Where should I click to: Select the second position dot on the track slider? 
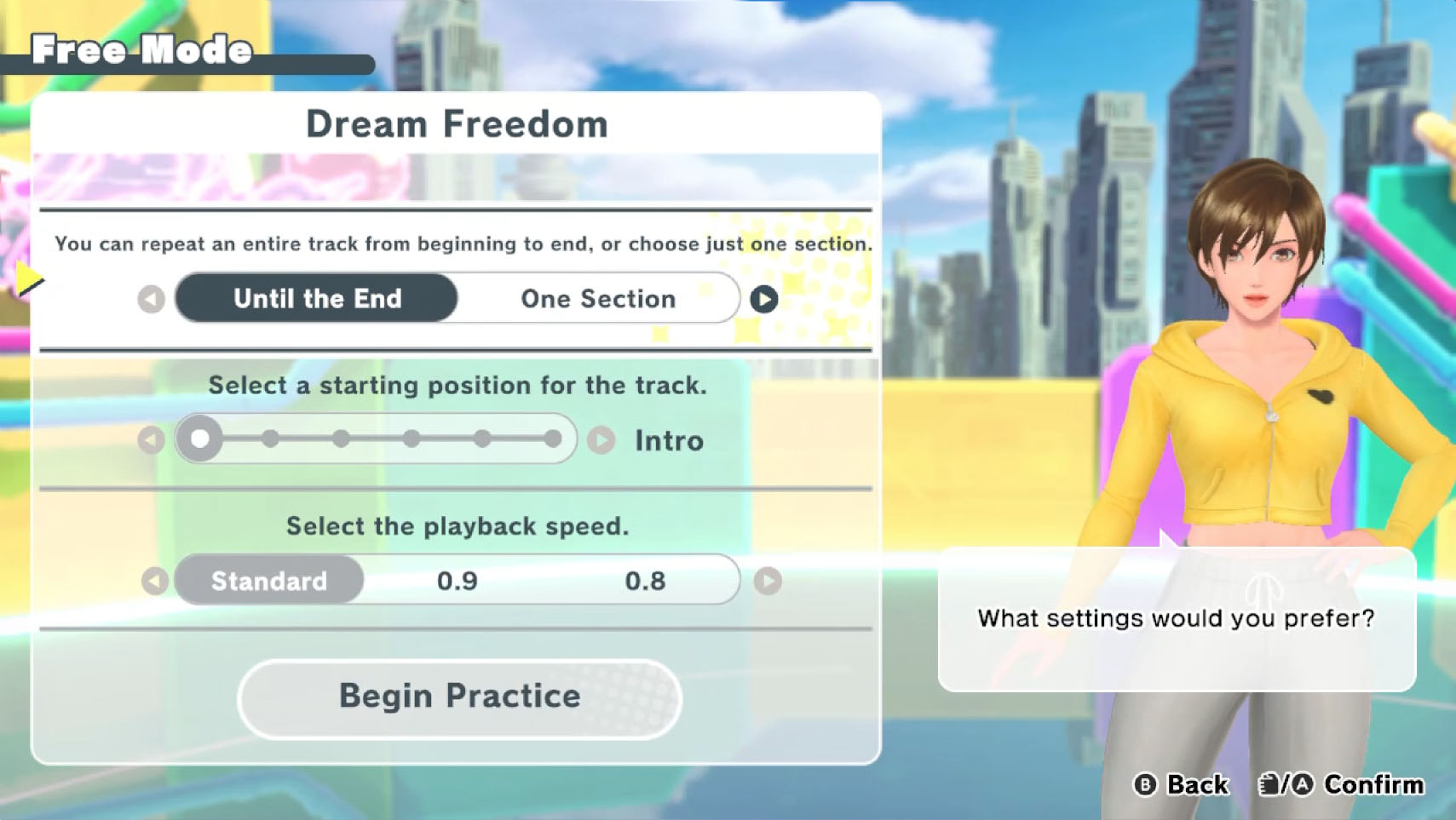tap(271, 439)
